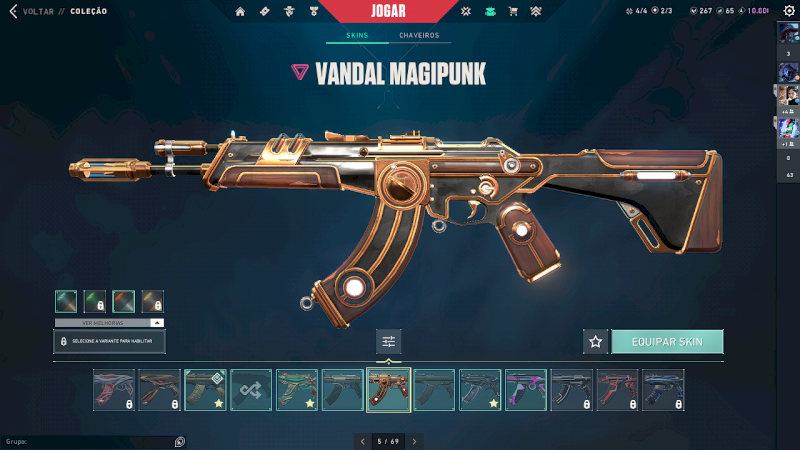Switch to the Chaveiros tab
800x450 pixels.
point(419,36)
